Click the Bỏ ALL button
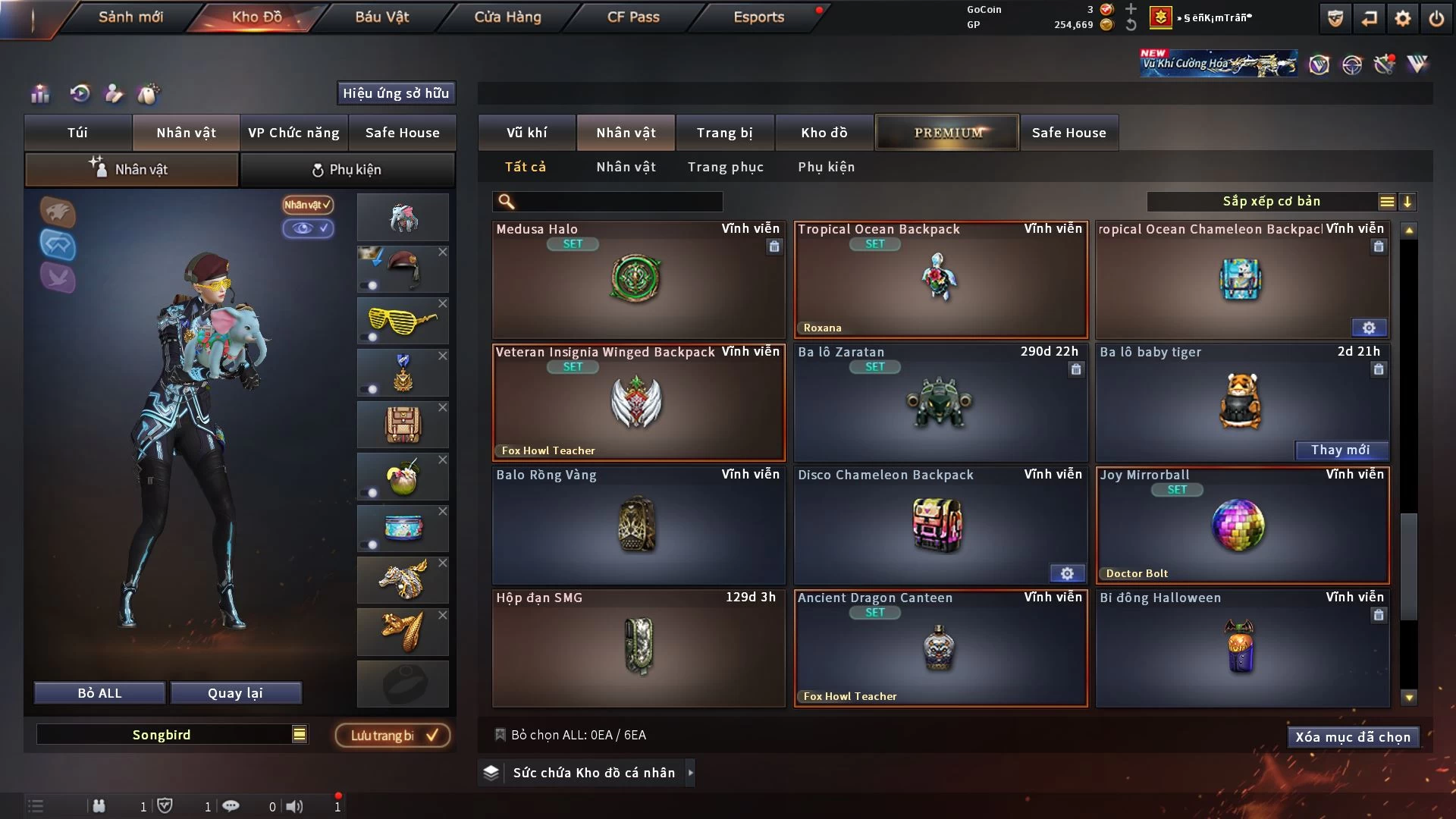This screenshot has width=1456, height=819. (x=99, y=693)
